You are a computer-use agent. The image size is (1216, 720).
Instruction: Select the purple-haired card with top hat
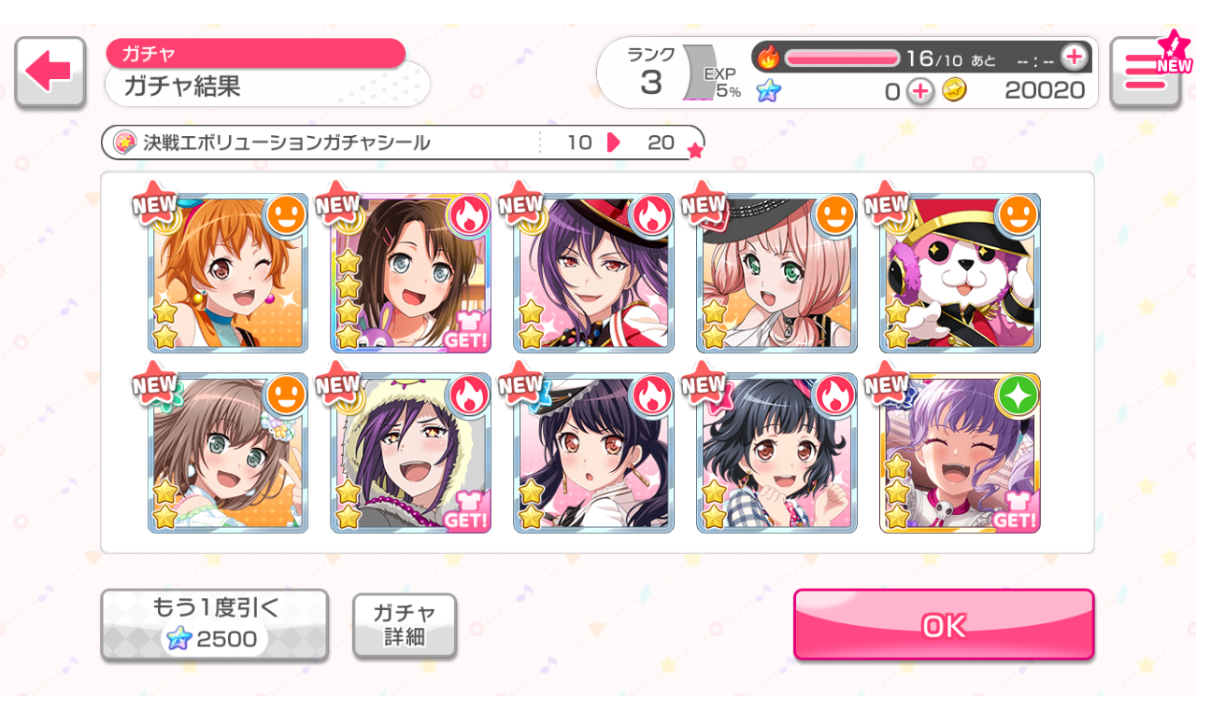tap(594, 273)
